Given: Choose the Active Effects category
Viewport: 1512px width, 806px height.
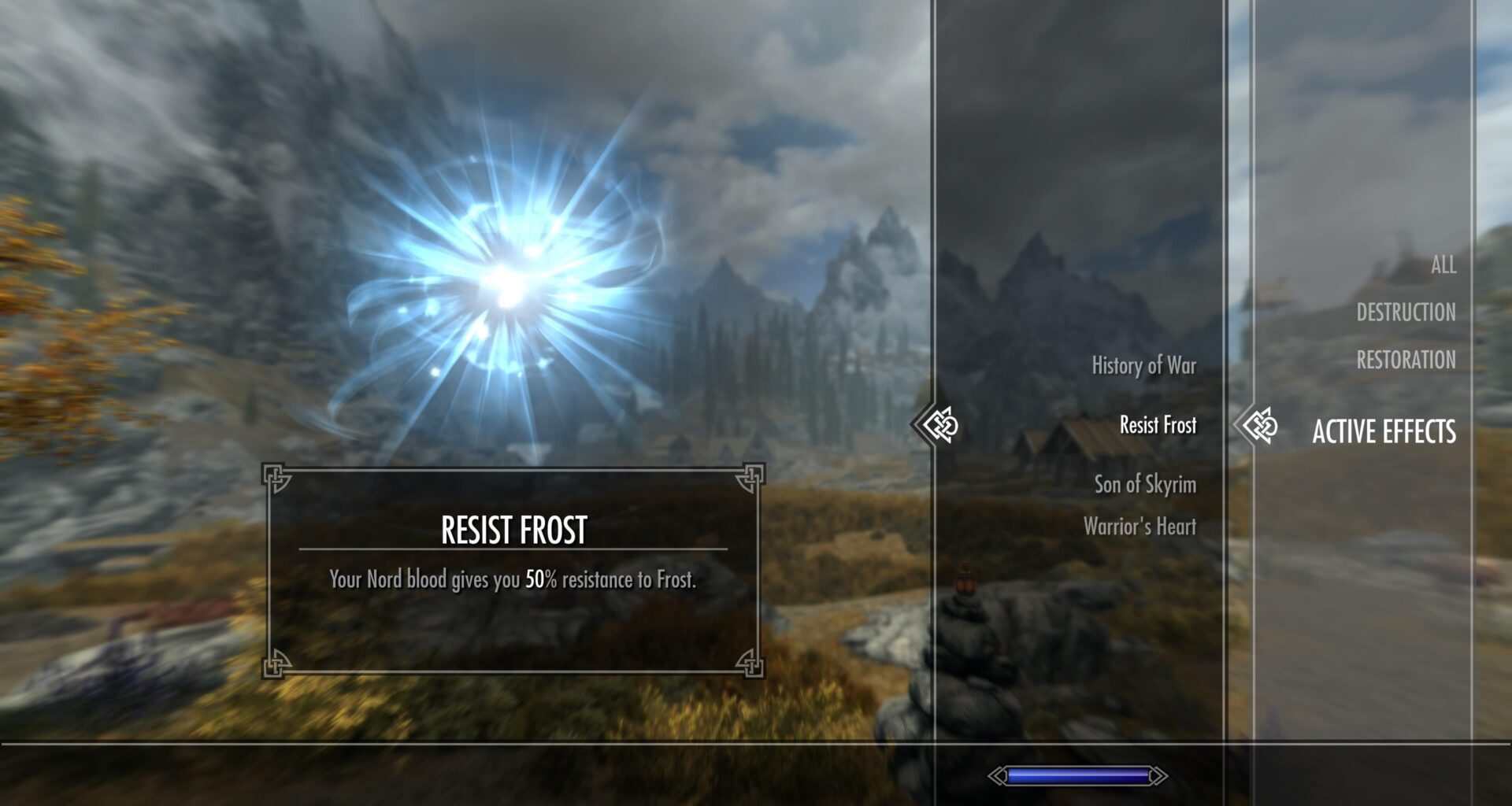Looking at the screenshot, I should 1383,431.
